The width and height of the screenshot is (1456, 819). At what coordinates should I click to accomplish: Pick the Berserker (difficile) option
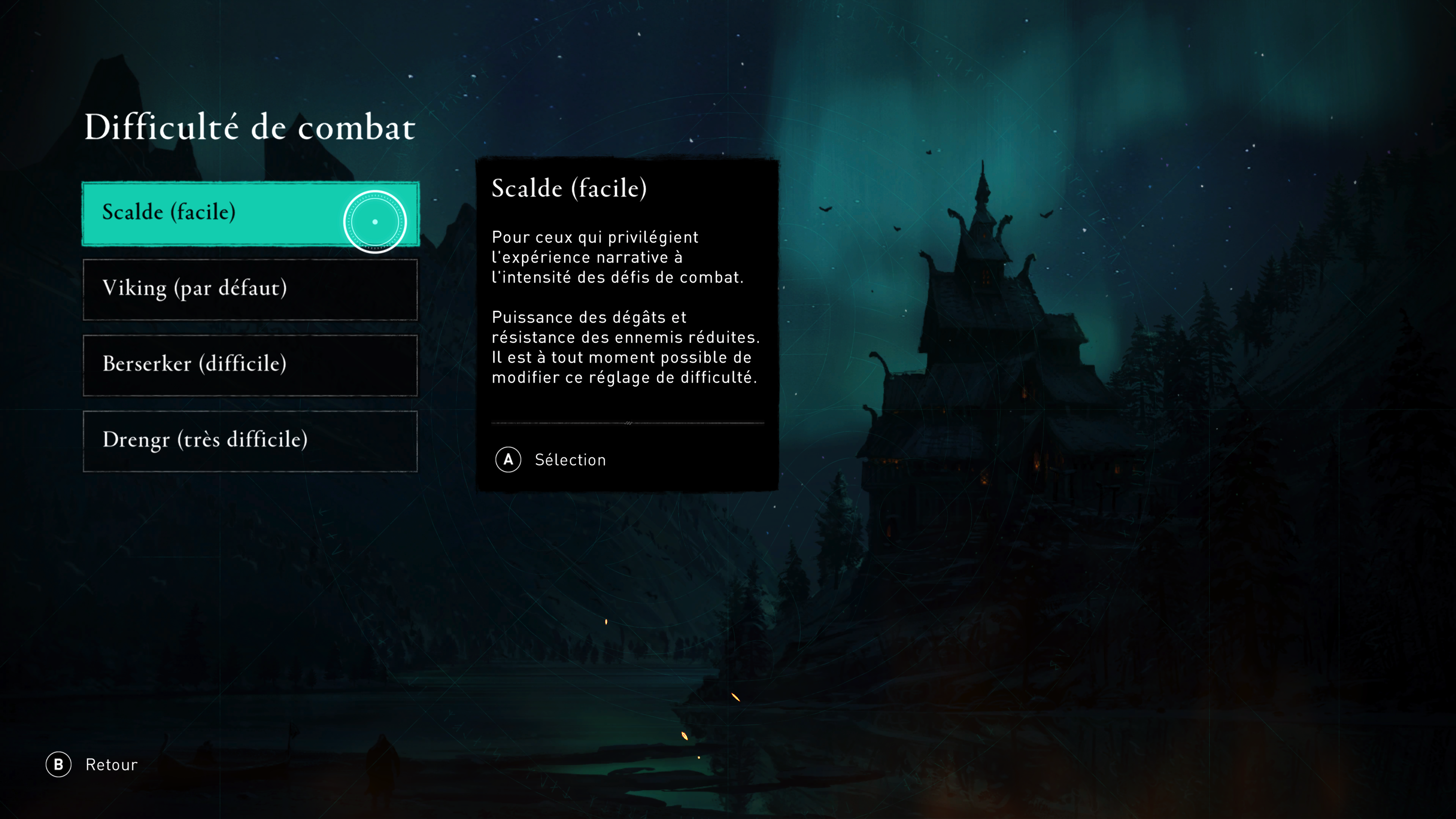pyautogui.click(x=250, y=365)
